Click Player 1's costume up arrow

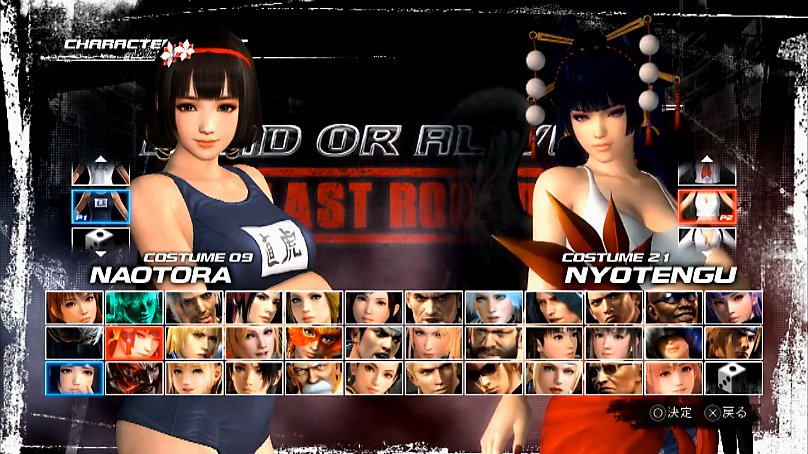coord(100,172)
